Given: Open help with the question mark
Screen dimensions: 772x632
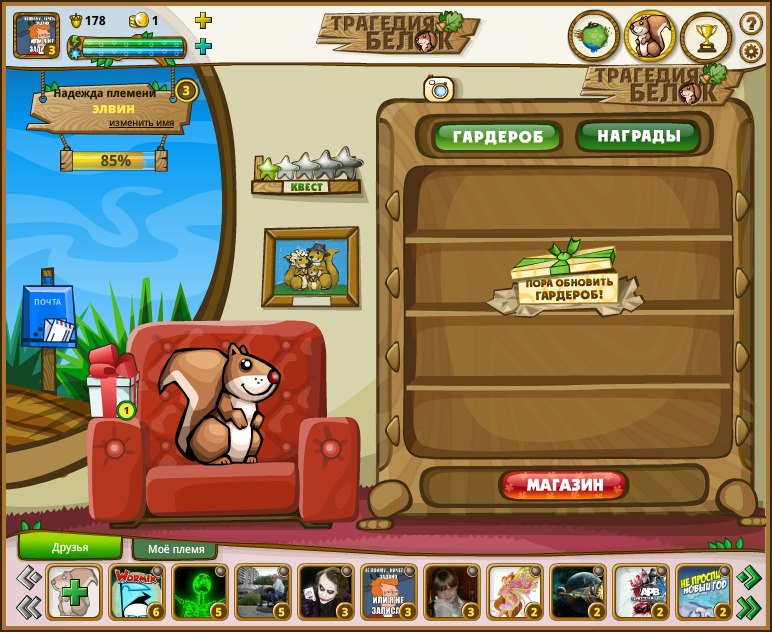Looking at the screenshot, I should pyautogui.click(x=750, y=22).
